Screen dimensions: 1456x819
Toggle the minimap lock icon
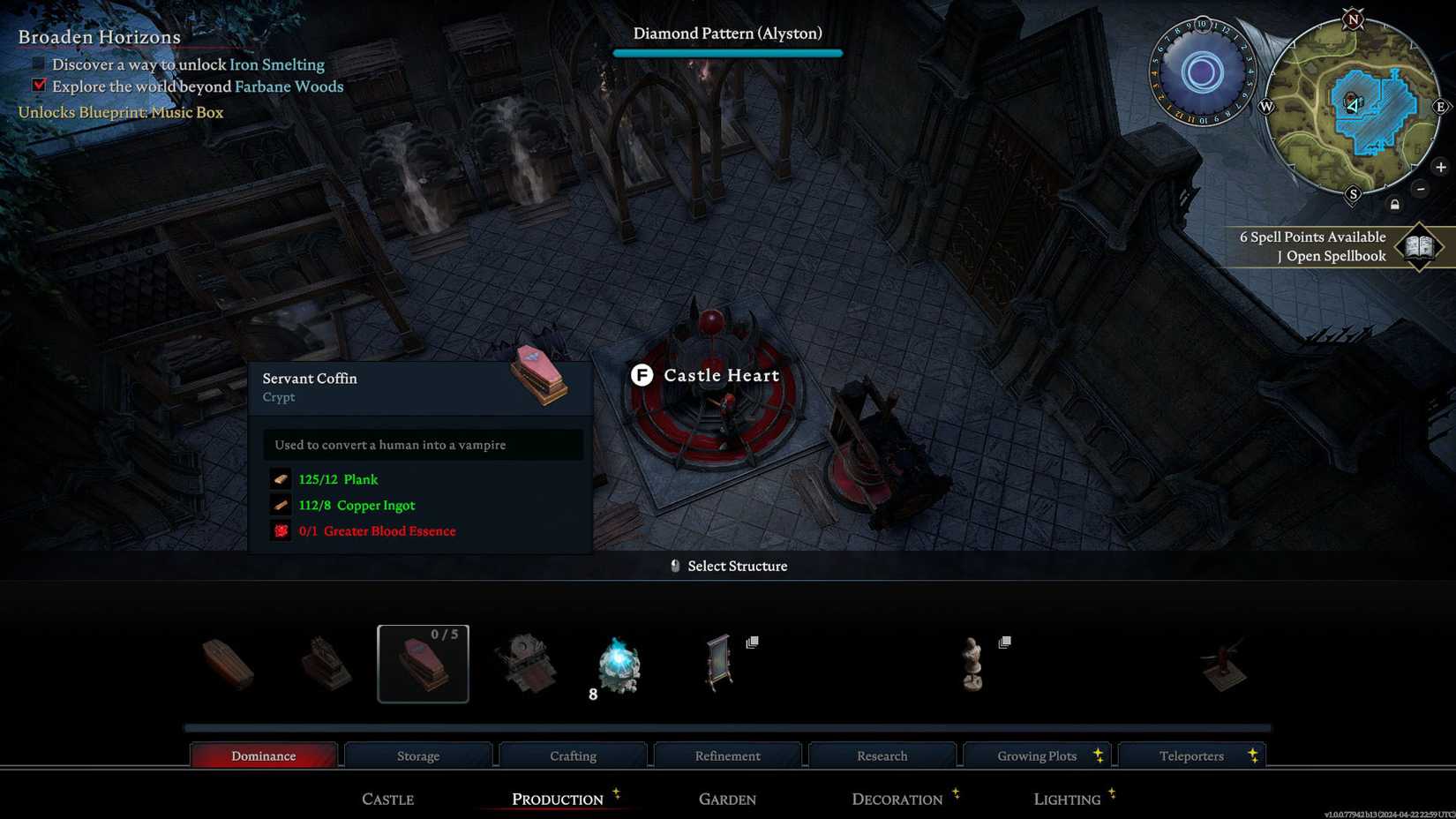[1395, 205]
